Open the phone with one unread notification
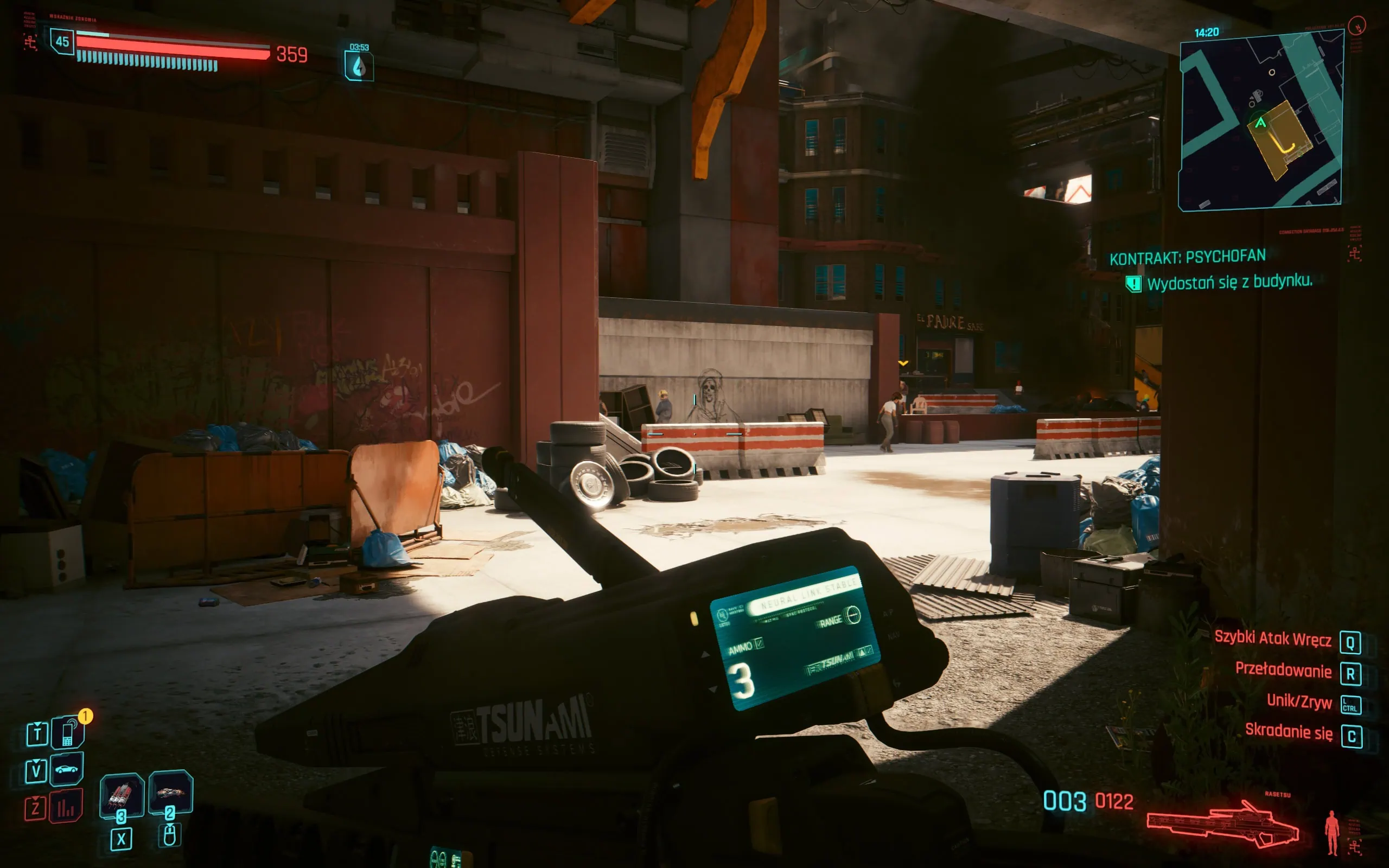This screenshot has height=868, width=1389. click(x=67, y=734)
